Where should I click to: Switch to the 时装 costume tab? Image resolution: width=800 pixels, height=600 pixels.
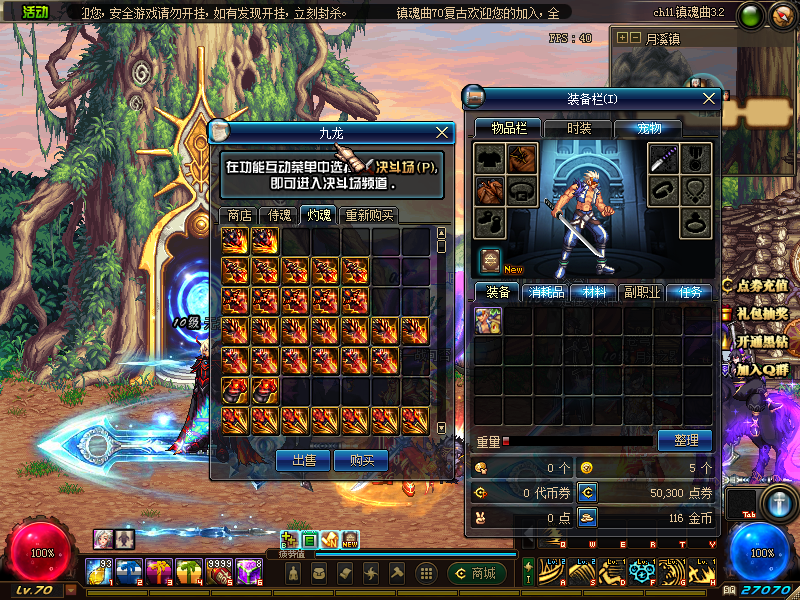pyautogui.click(x=579, y=128)
